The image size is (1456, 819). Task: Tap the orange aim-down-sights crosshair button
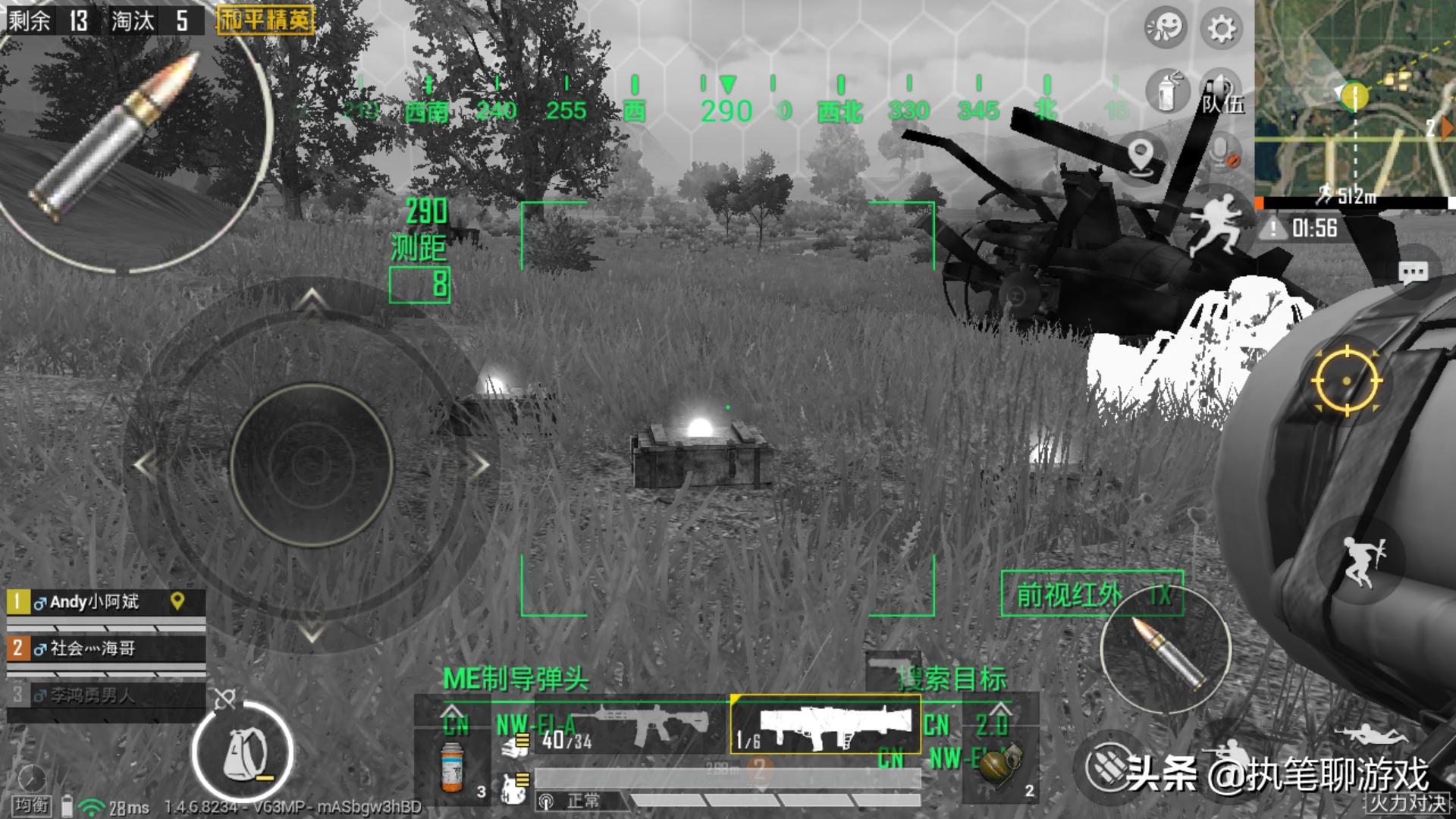tap(1347, 381)
